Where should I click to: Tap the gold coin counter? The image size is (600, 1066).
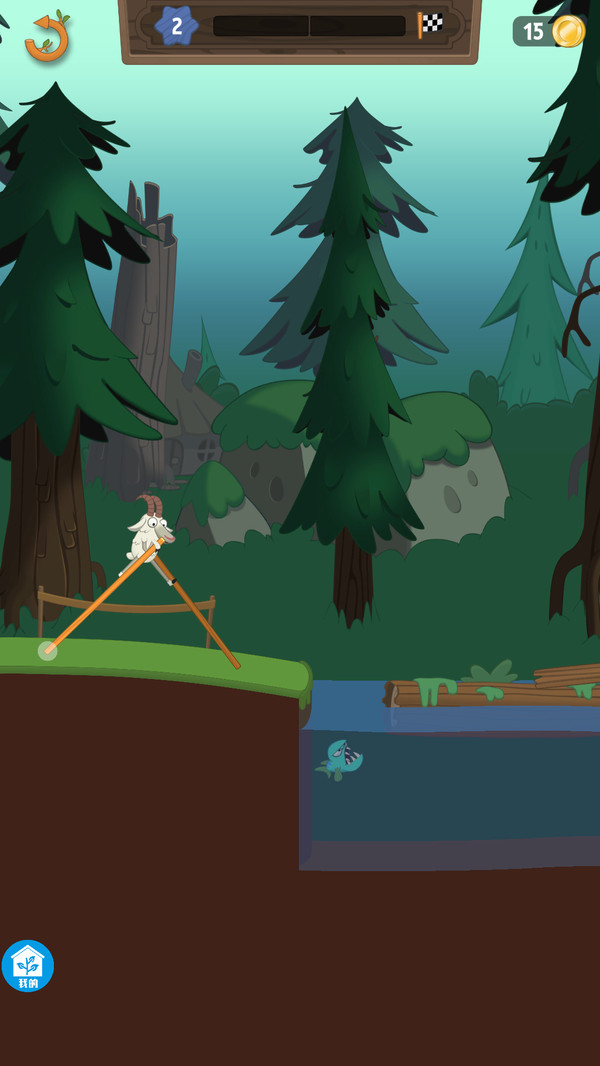tap(551, 32)
